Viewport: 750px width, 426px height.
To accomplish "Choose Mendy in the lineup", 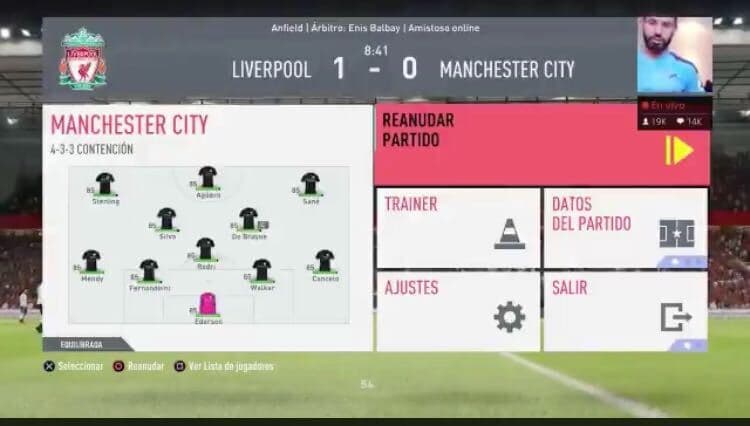I will coord(92,262).
